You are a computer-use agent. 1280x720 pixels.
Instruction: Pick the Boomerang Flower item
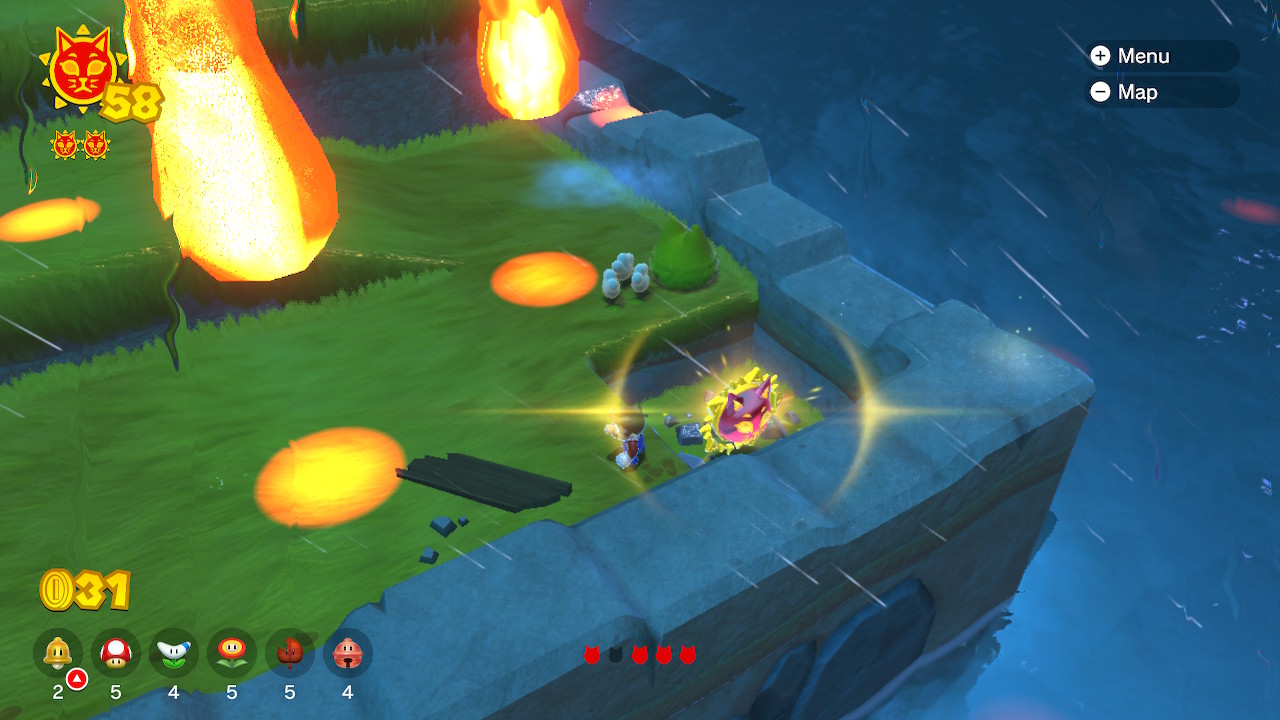click(x=174, y=653)
